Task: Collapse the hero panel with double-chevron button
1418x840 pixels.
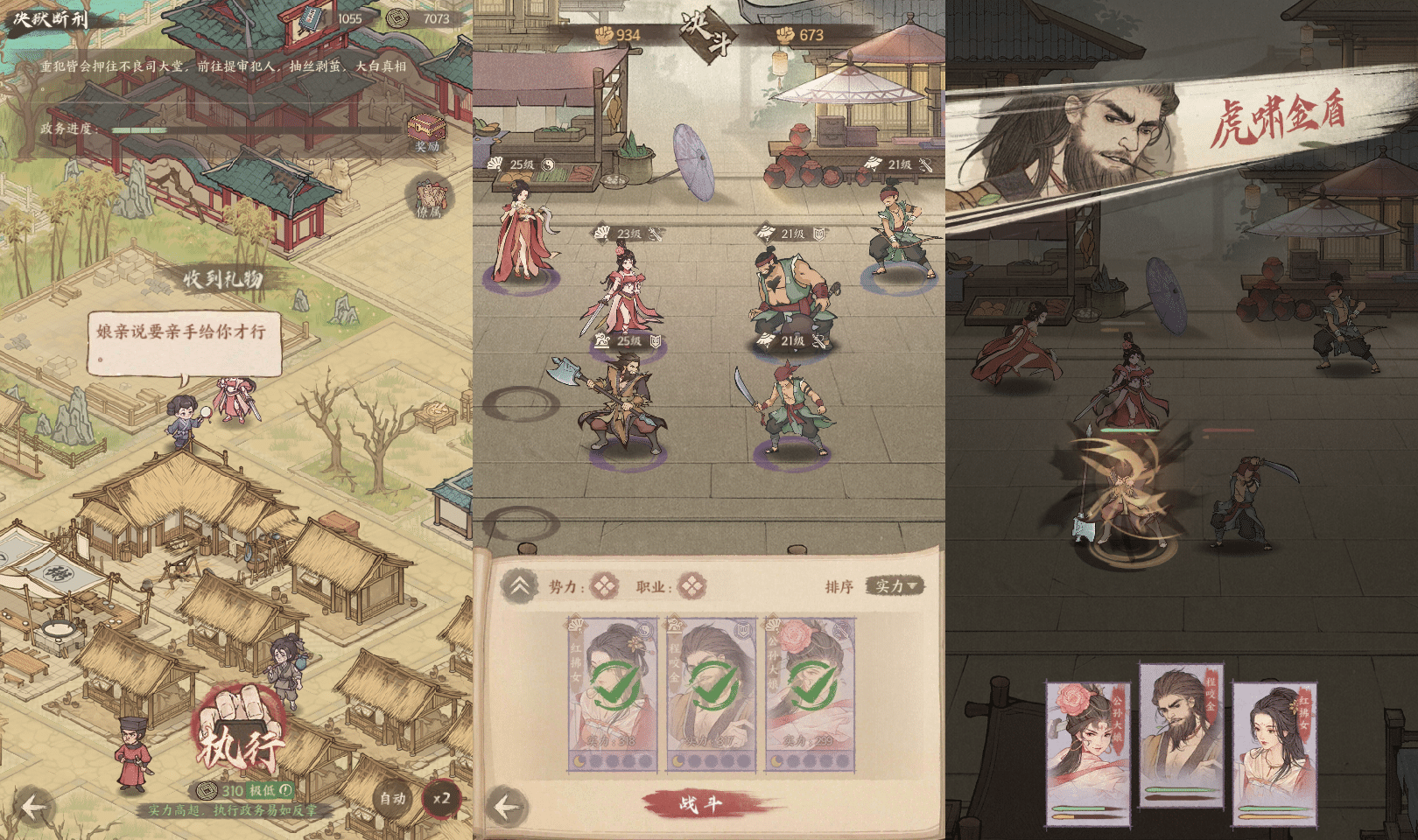Action: coord(519,586)
